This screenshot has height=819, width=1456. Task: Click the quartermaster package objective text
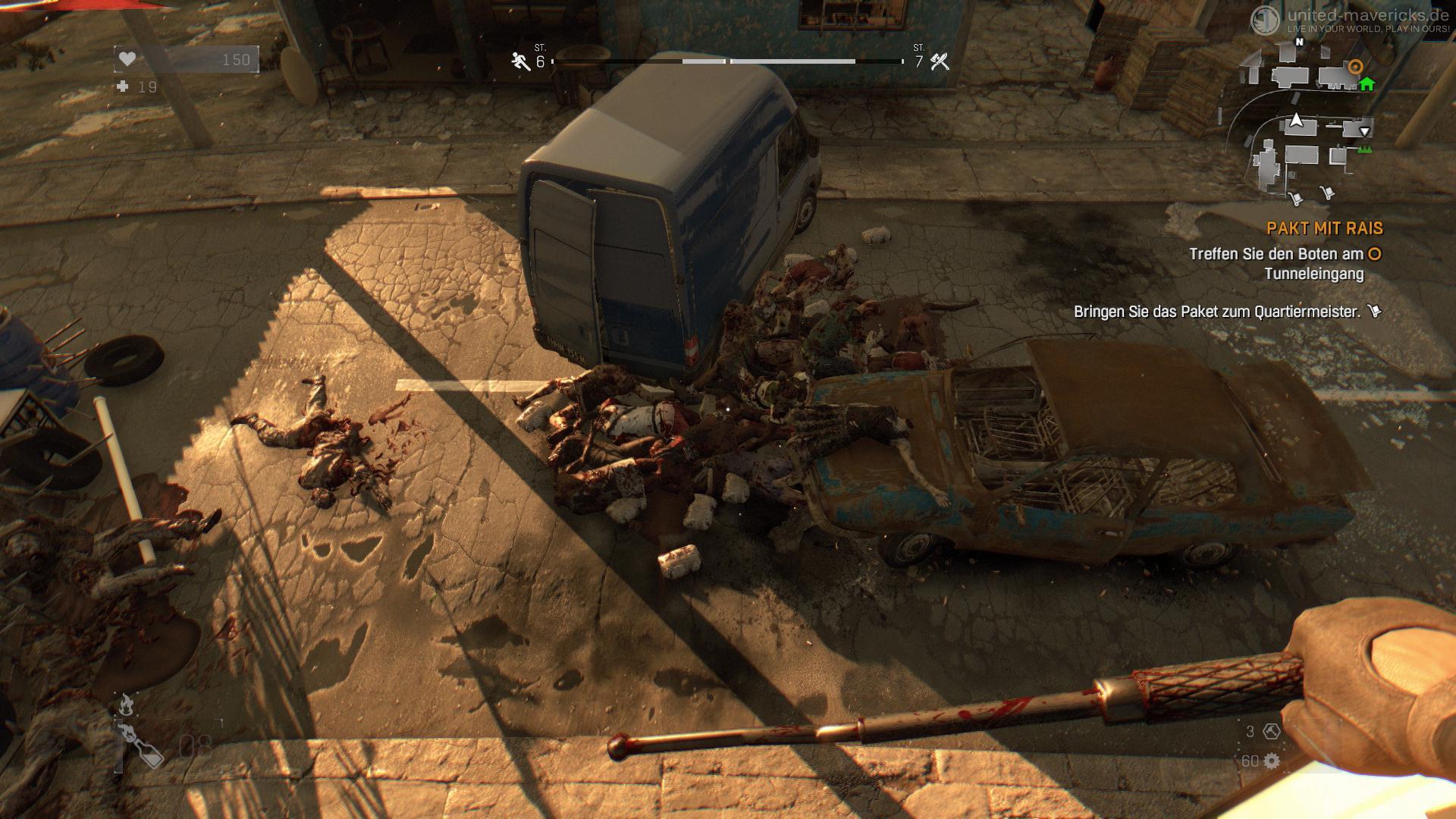click(x=1216, y=312)
